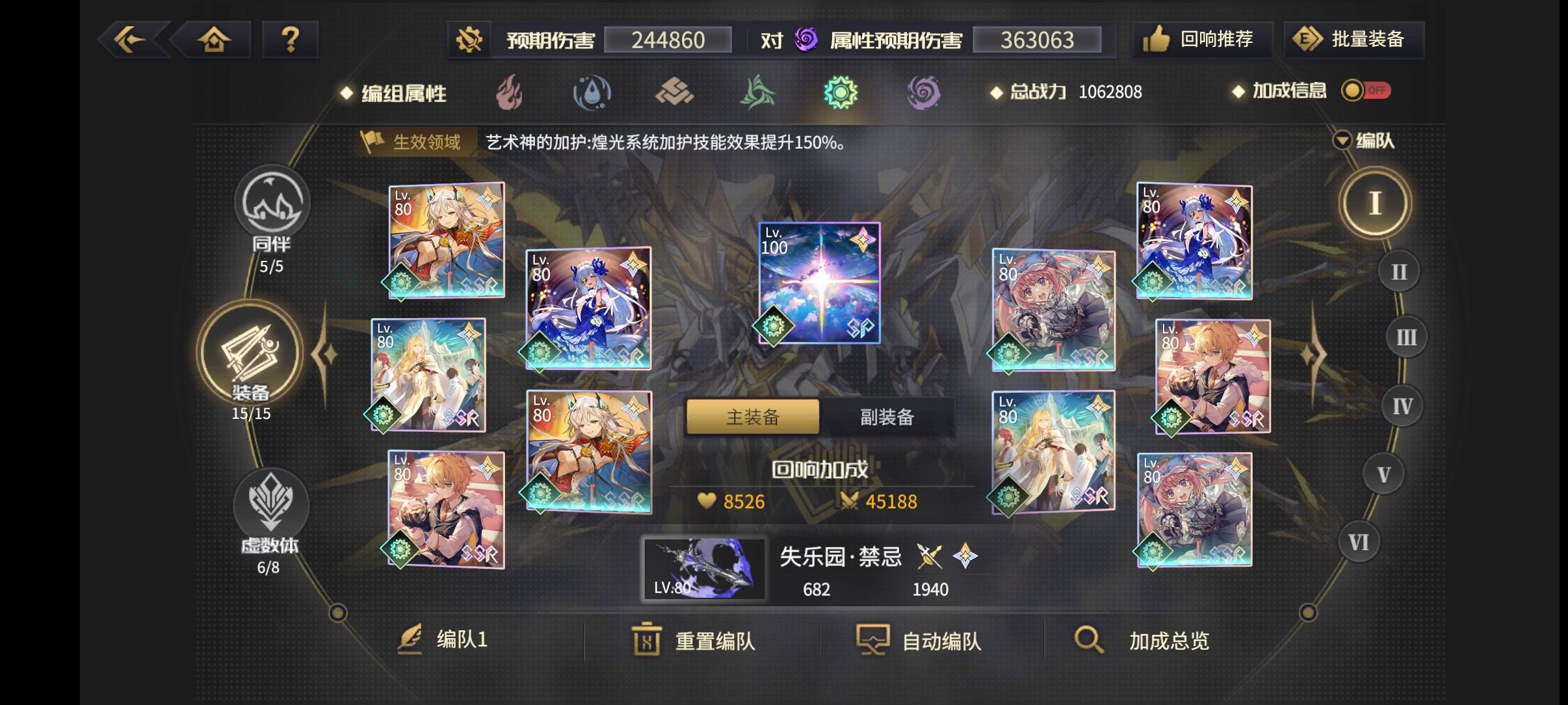The image size is (1568, 705).
Task: Click the help question mark icon
Action: [x=290, y=39]
